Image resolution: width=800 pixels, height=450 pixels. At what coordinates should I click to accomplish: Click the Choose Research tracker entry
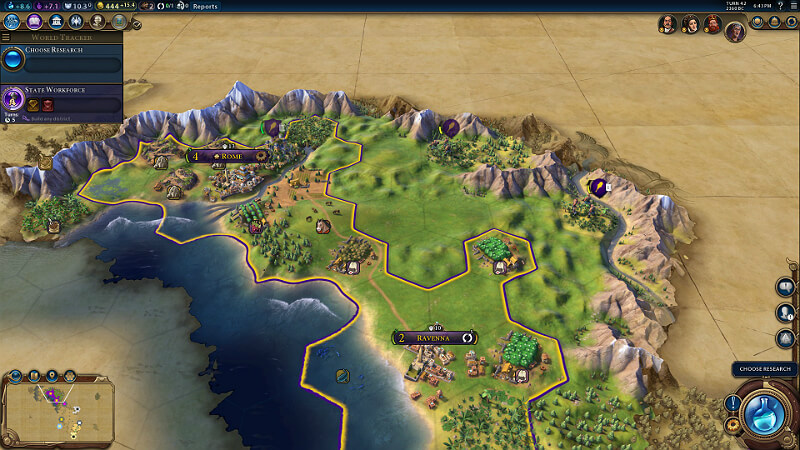point(62,60)
